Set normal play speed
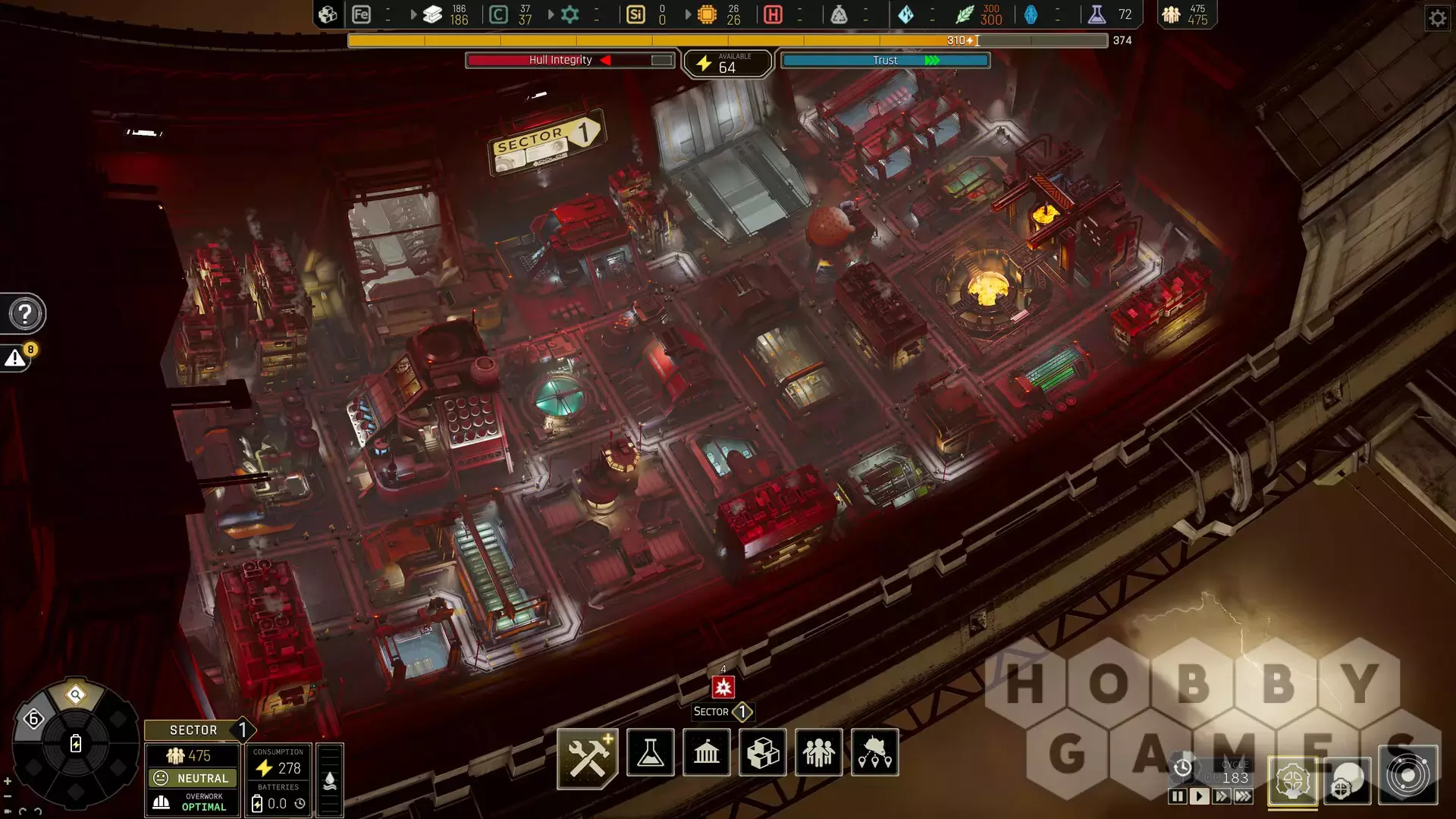The width and height of the screenshot is (1456, 819). pos(1199,796)
